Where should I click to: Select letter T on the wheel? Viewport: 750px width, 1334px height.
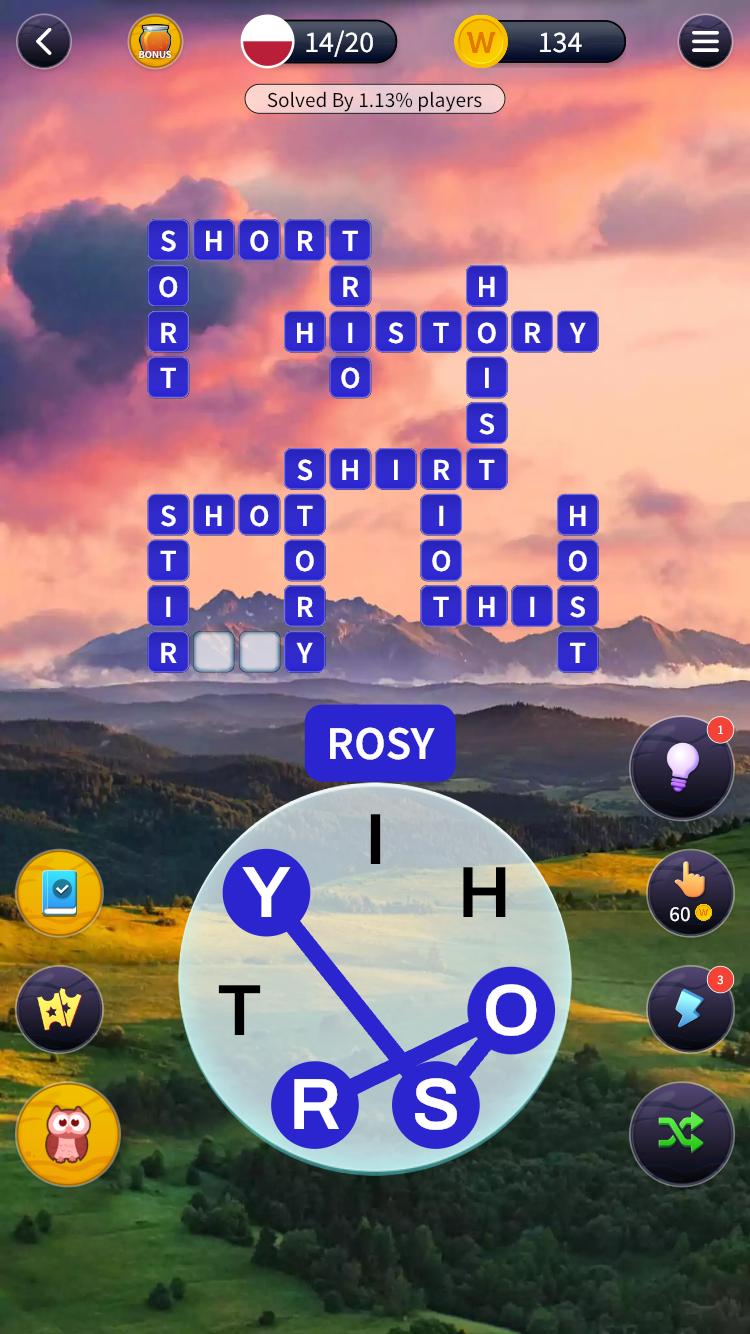239,1010
